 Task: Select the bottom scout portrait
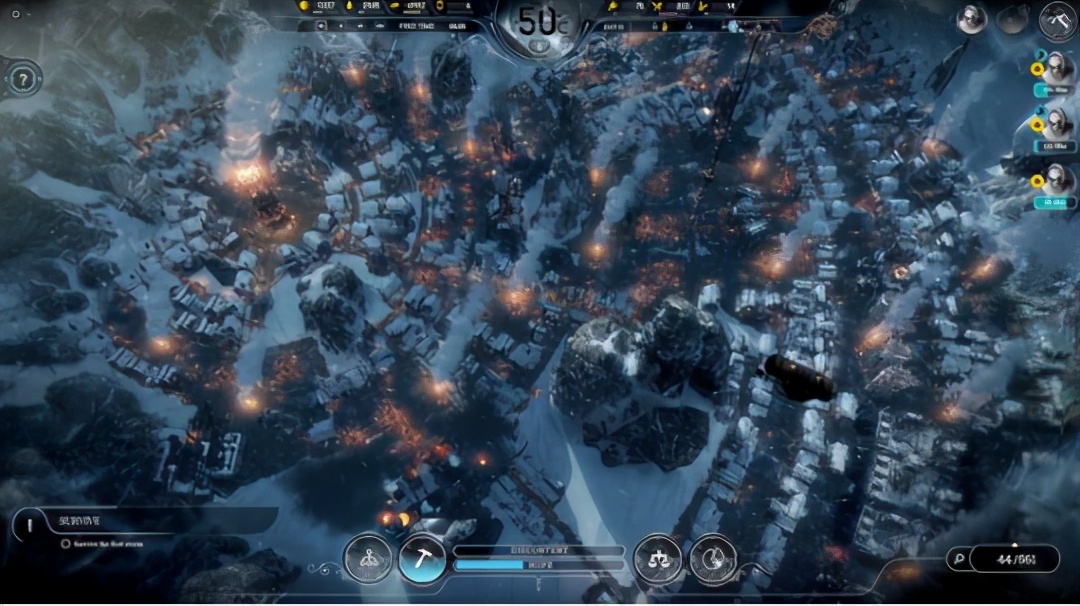[x=1056, y=181]
